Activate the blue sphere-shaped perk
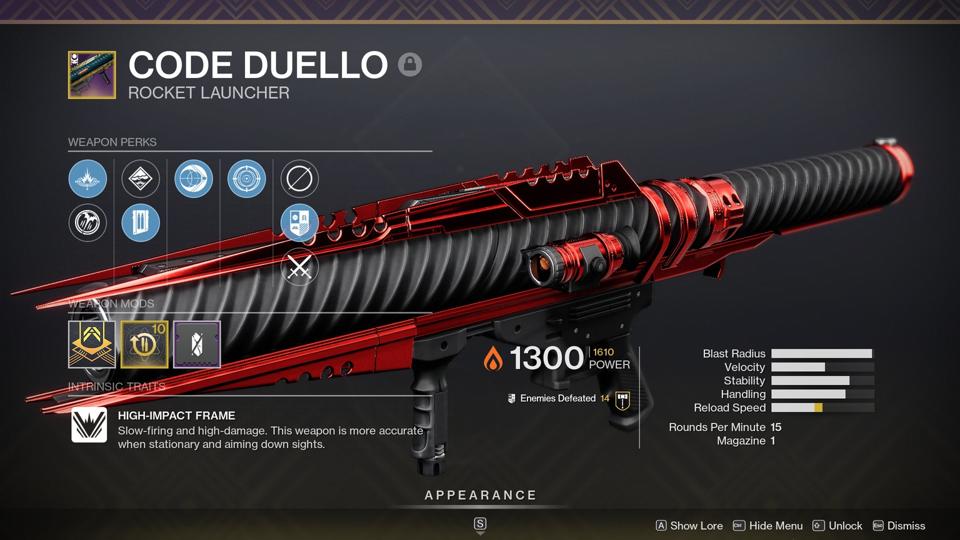960x540 pixels. (x=193, y=179)
